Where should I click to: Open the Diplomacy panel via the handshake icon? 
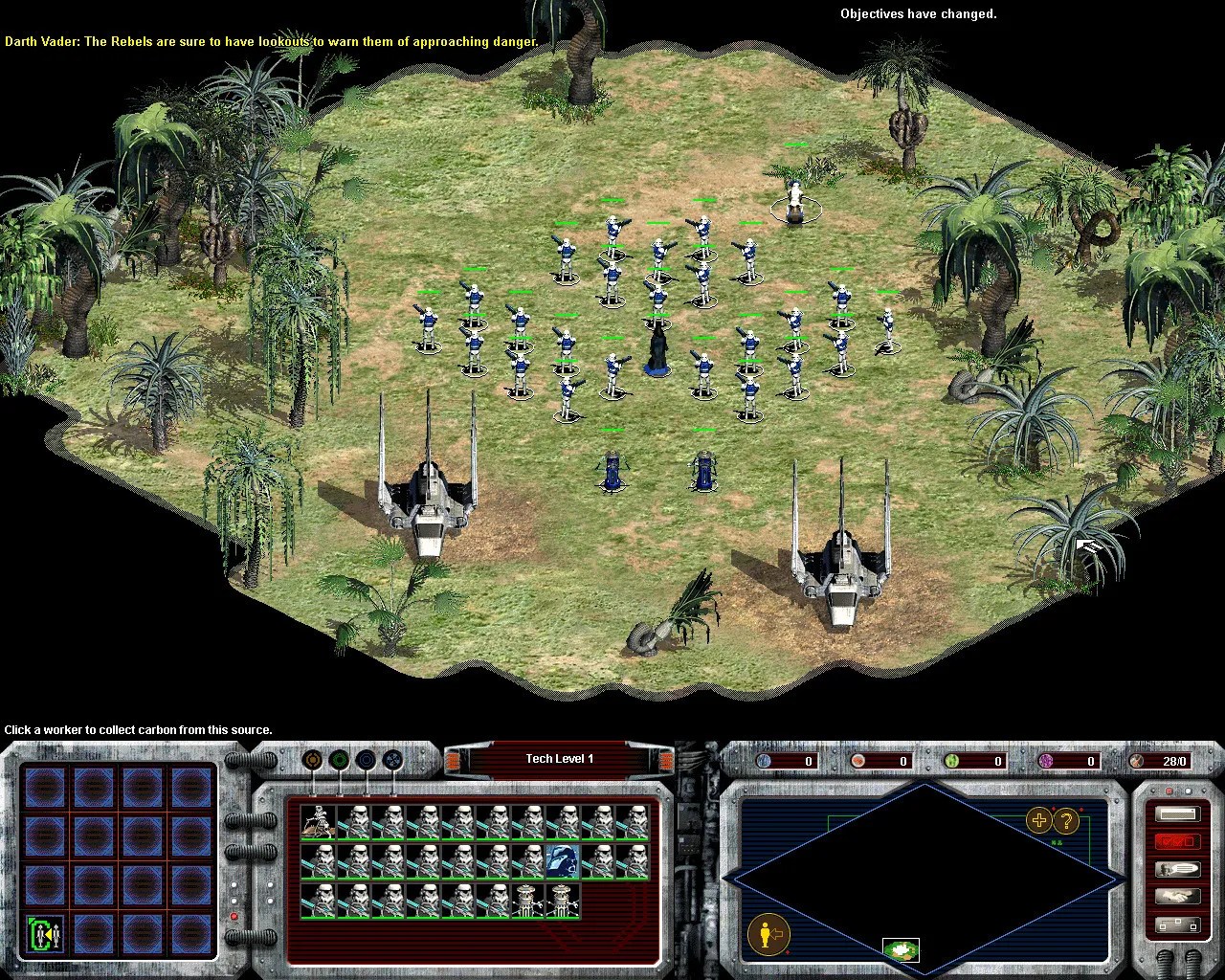coord(1179,896)
